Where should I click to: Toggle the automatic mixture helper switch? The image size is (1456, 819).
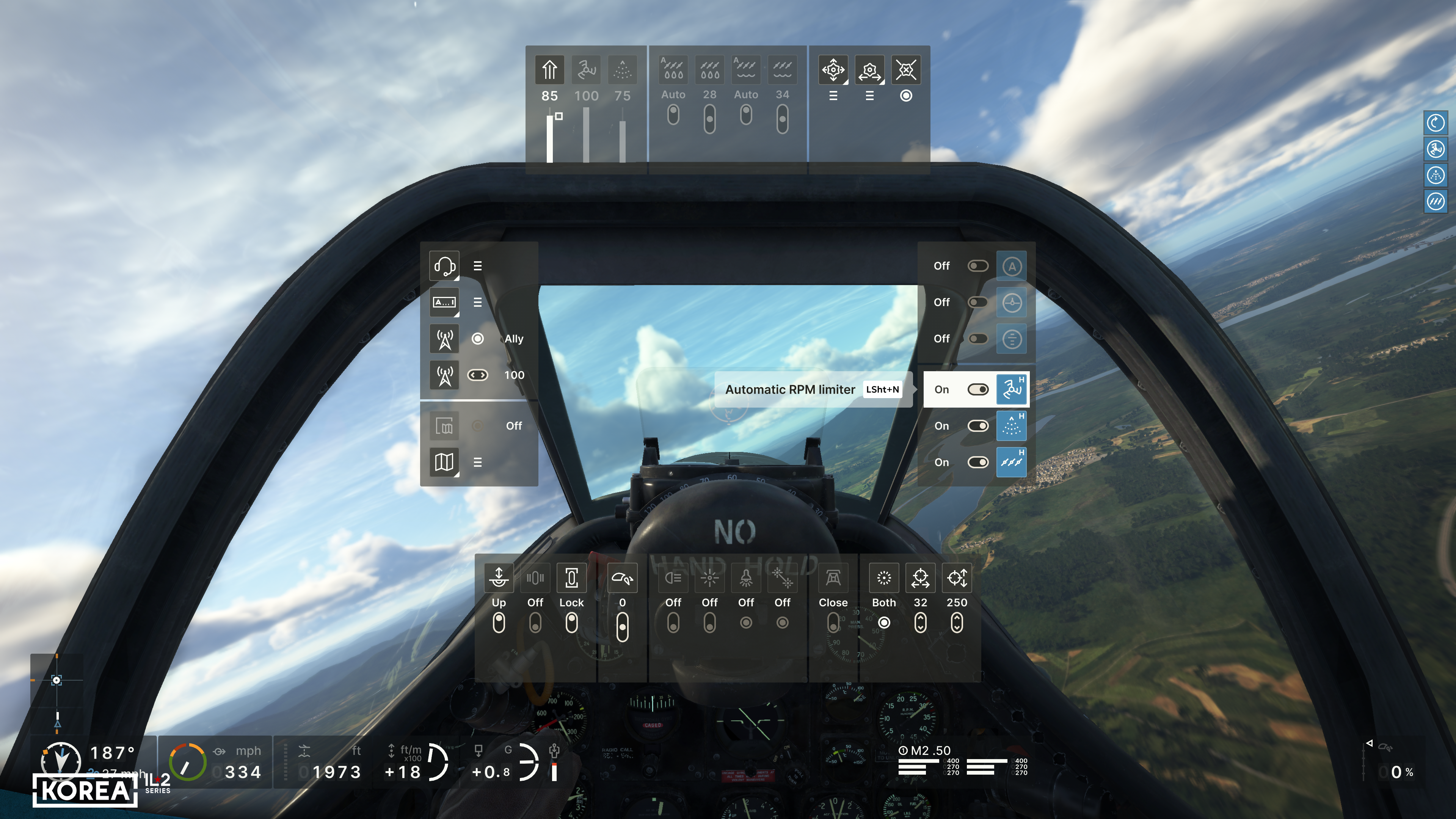(977, 425)
